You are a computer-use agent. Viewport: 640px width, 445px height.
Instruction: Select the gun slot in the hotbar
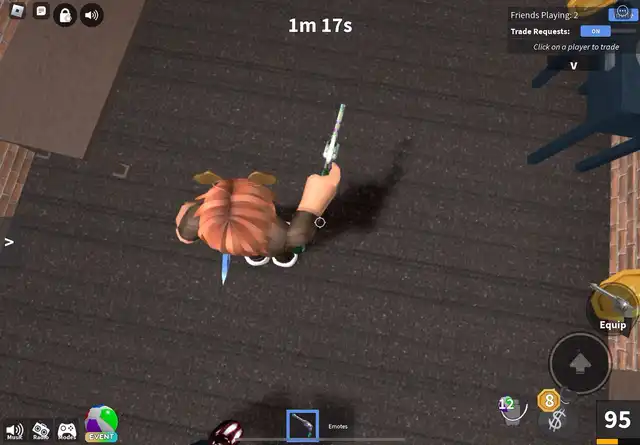tap(302, 425)
